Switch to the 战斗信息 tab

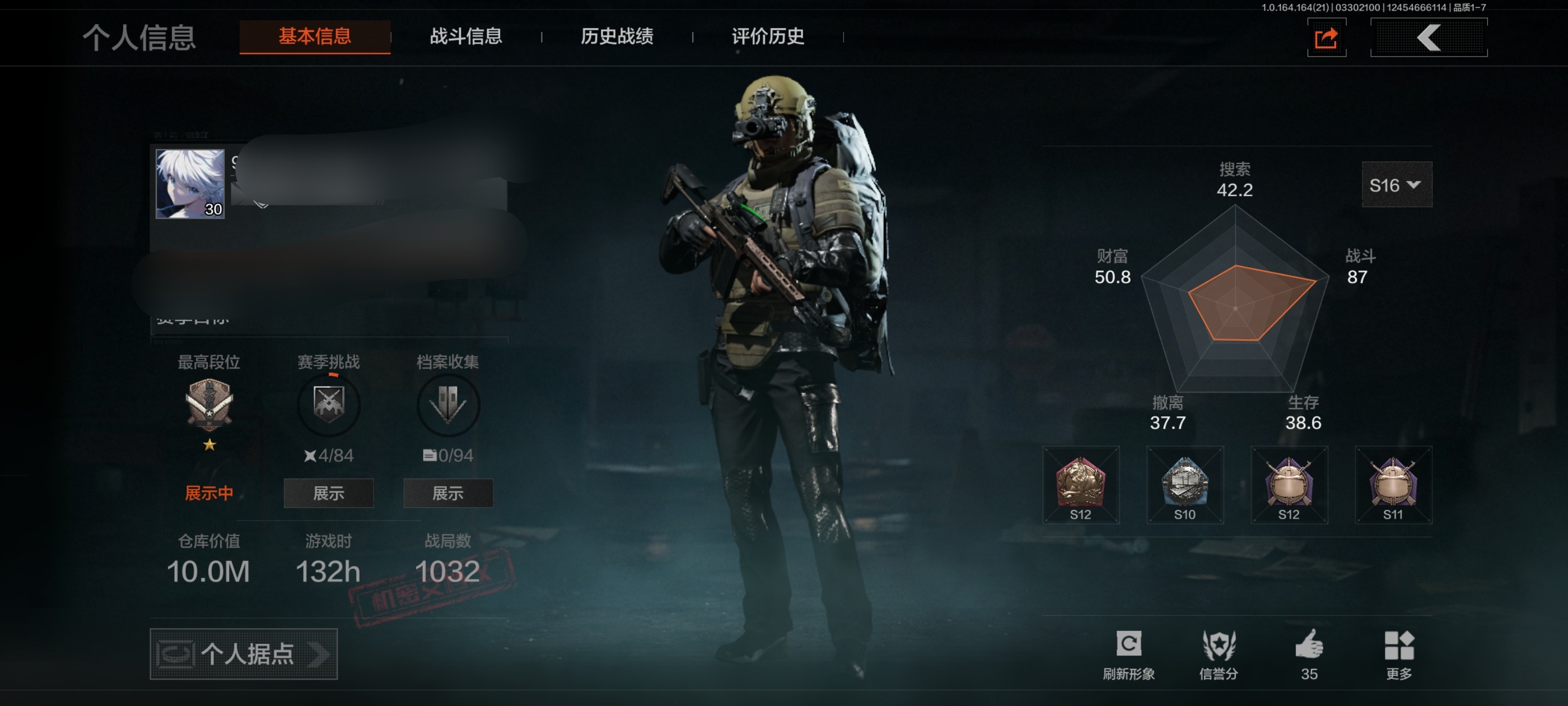tap(466, 36)
